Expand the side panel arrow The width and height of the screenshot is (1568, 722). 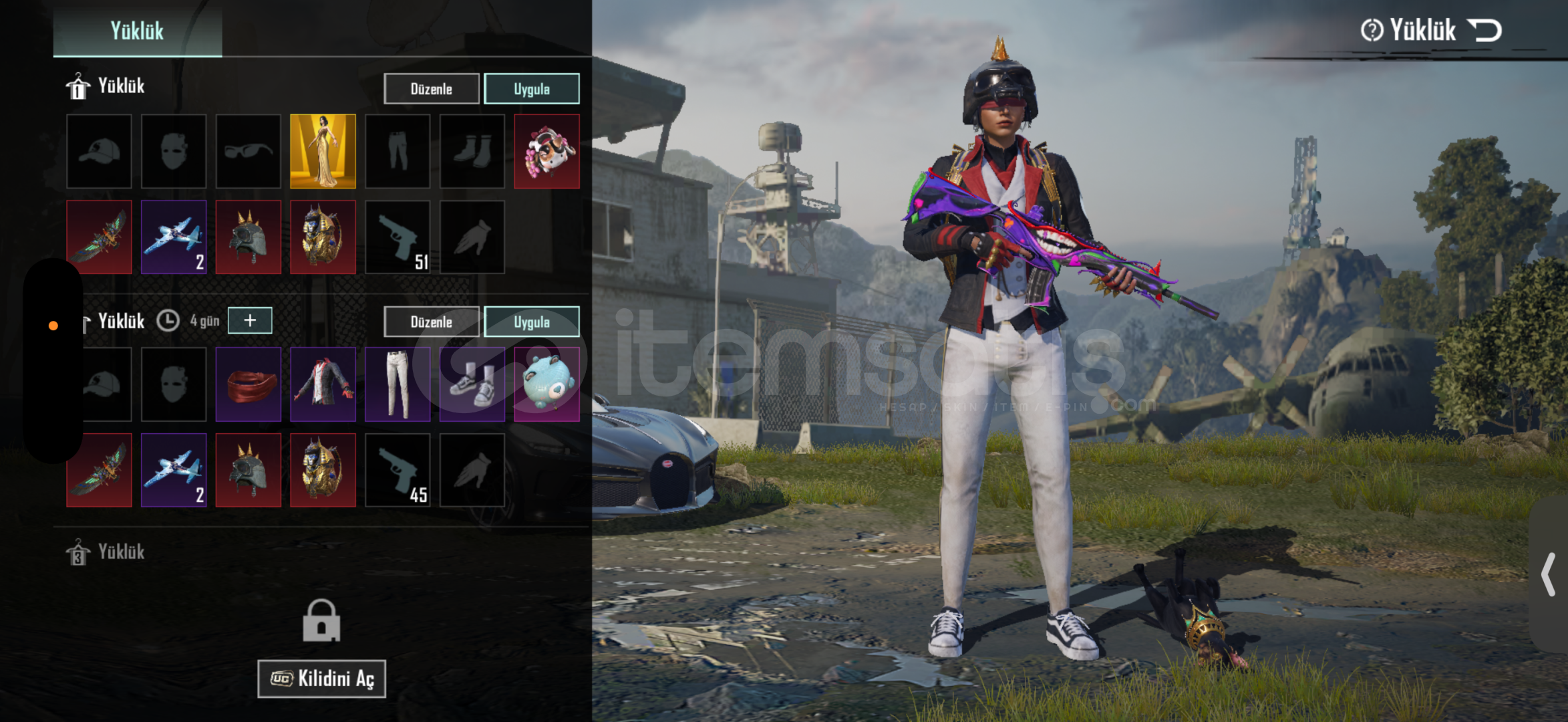point(1549,574)
